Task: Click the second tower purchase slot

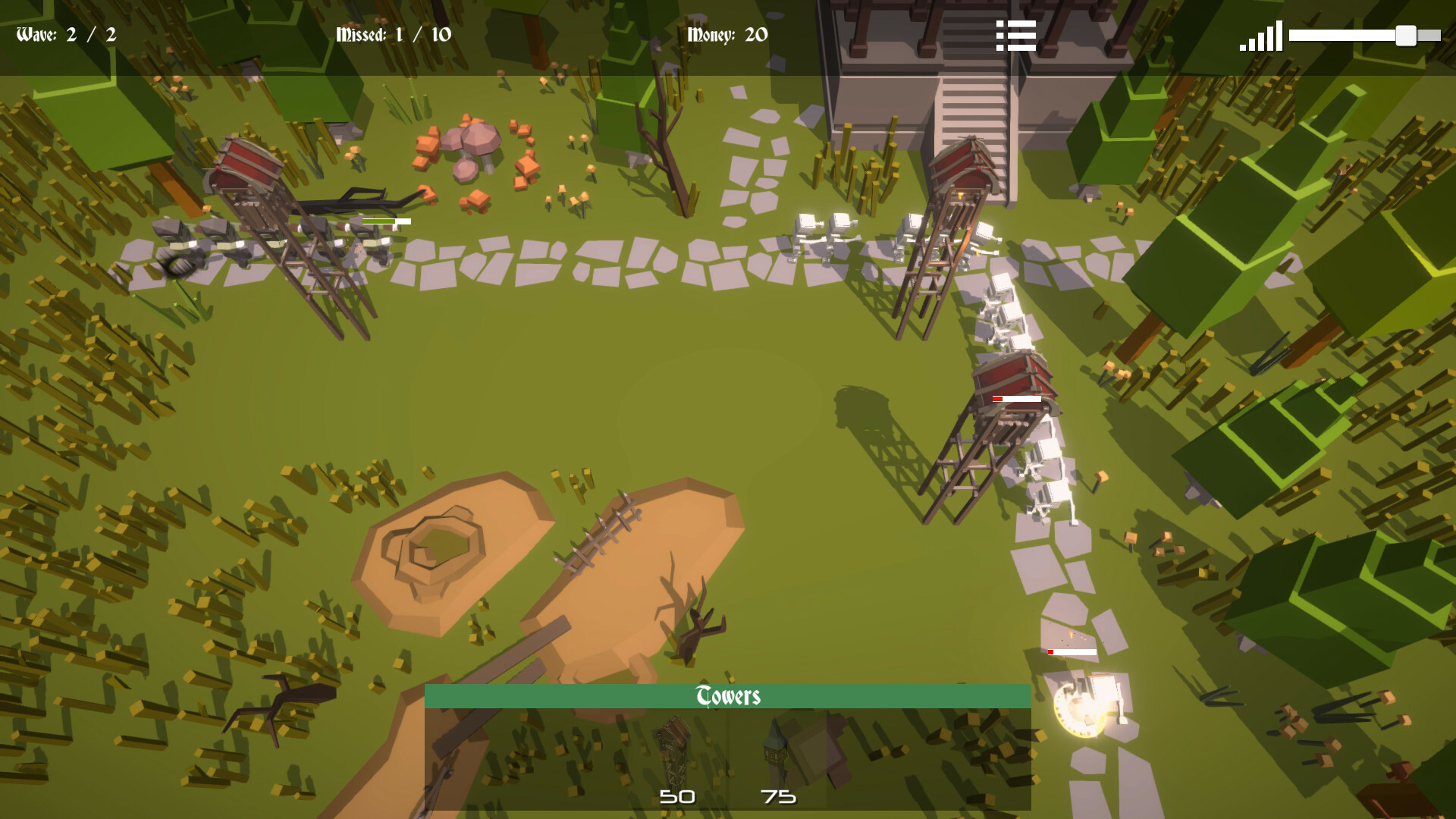Action: (777, 758)
